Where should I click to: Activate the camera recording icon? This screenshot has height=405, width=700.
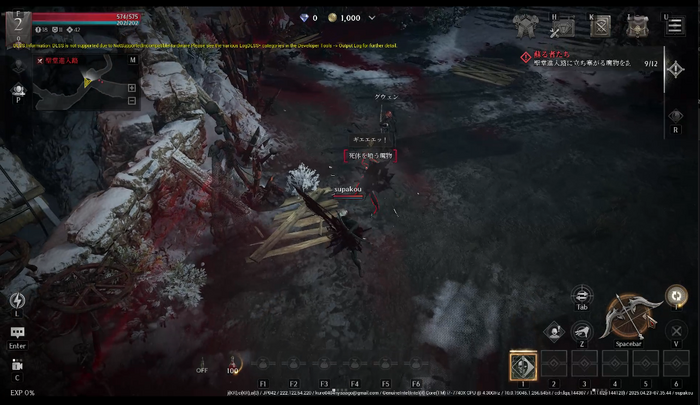(x=17, y=365)
